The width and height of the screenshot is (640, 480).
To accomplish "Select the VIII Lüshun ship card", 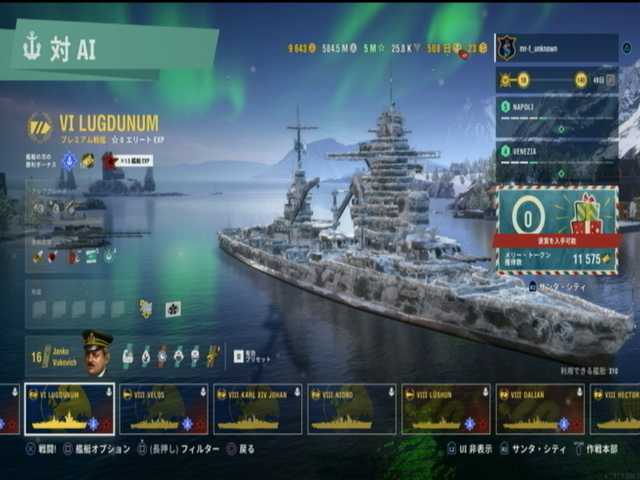I will [445, 409].
